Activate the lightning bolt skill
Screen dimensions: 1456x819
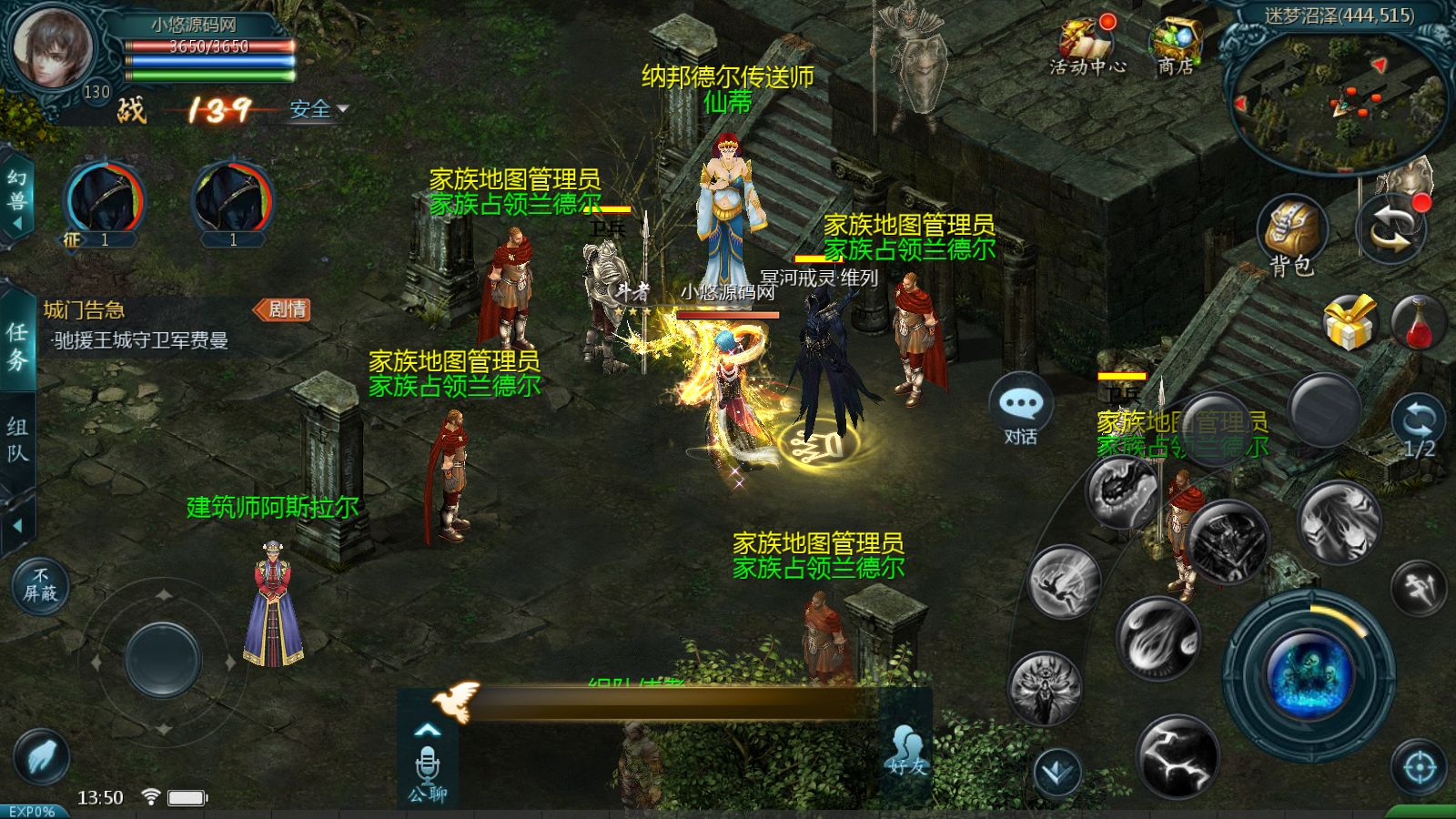[1177, 757]
